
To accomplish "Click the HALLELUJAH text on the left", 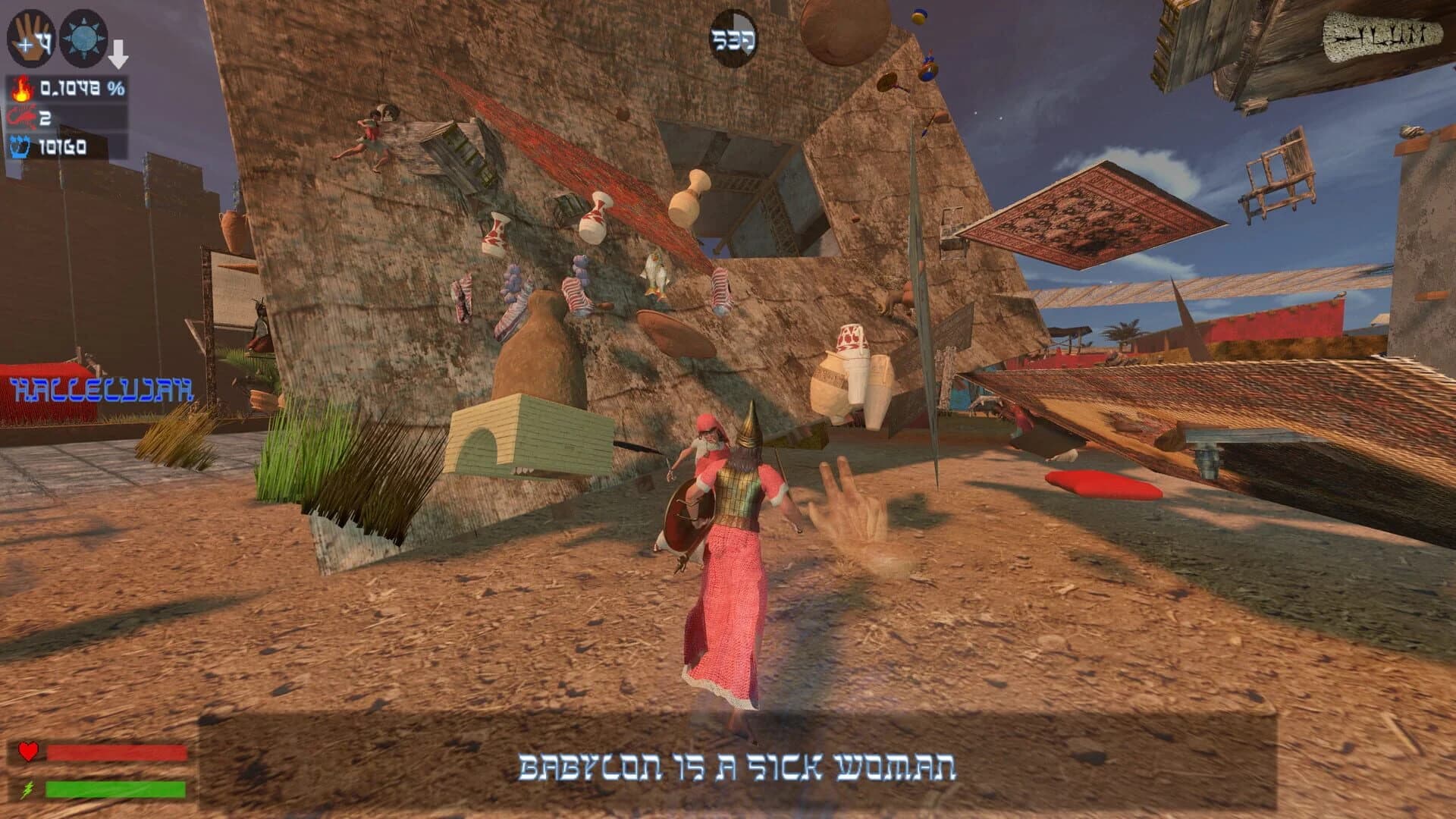I will point(102,391).
